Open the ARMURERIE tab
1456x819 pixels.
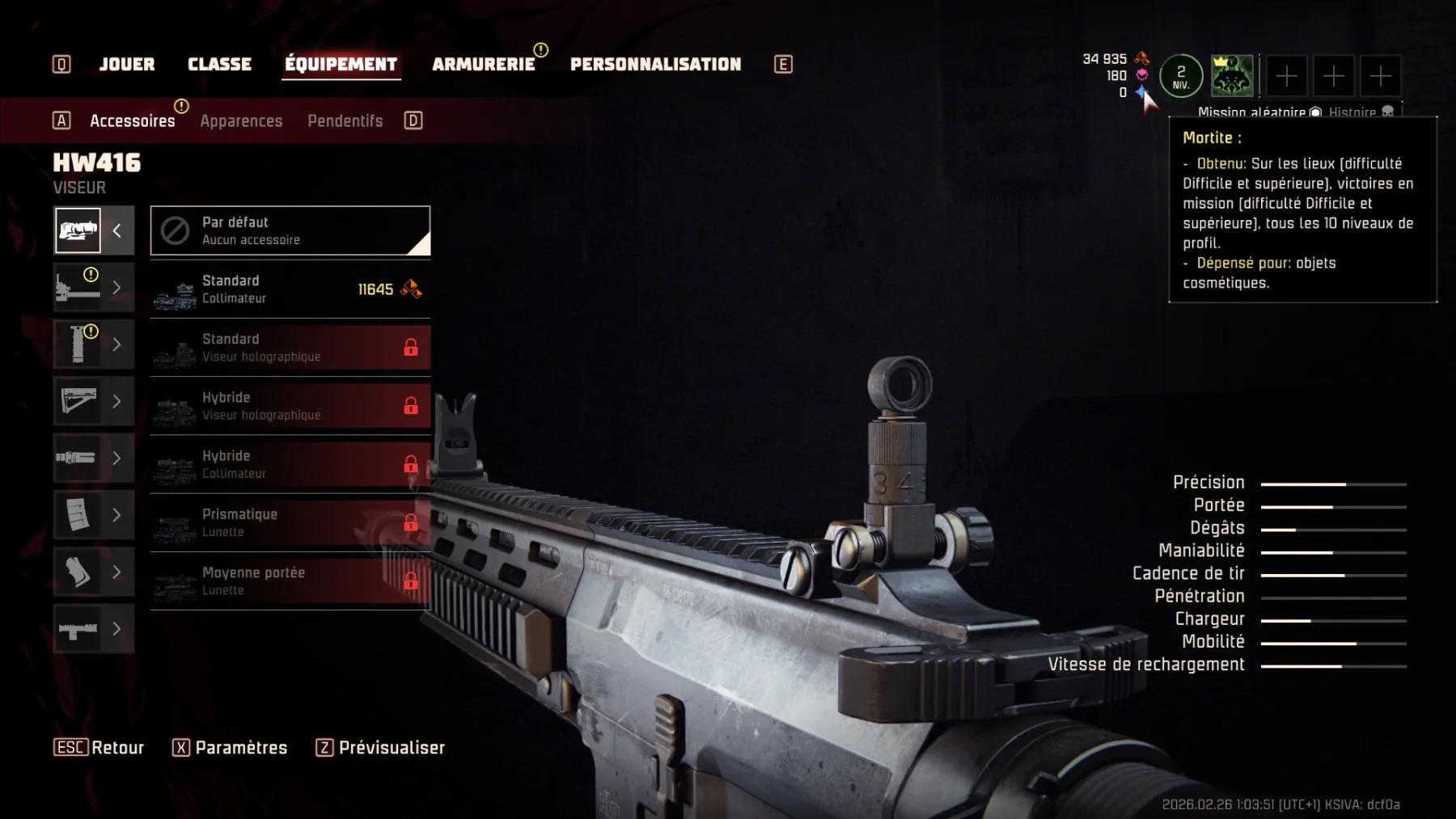pos(483,65)
